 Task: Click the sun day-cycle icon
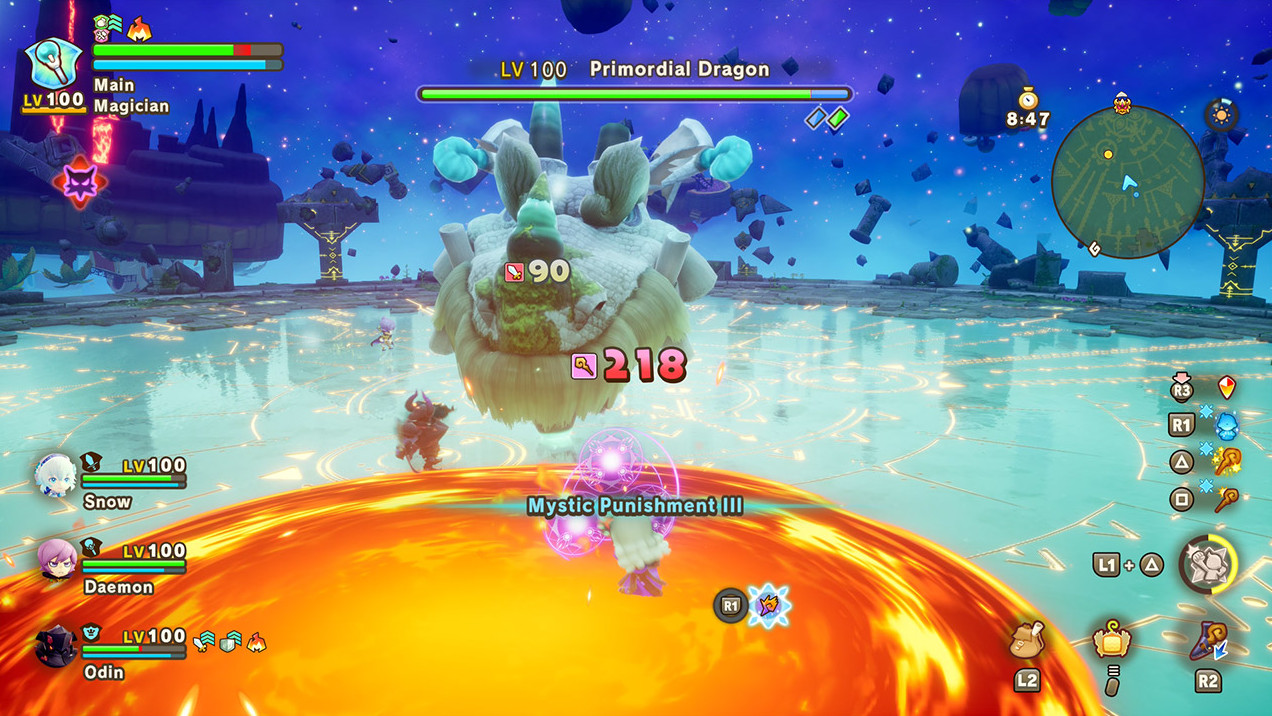coord(1221,114)
